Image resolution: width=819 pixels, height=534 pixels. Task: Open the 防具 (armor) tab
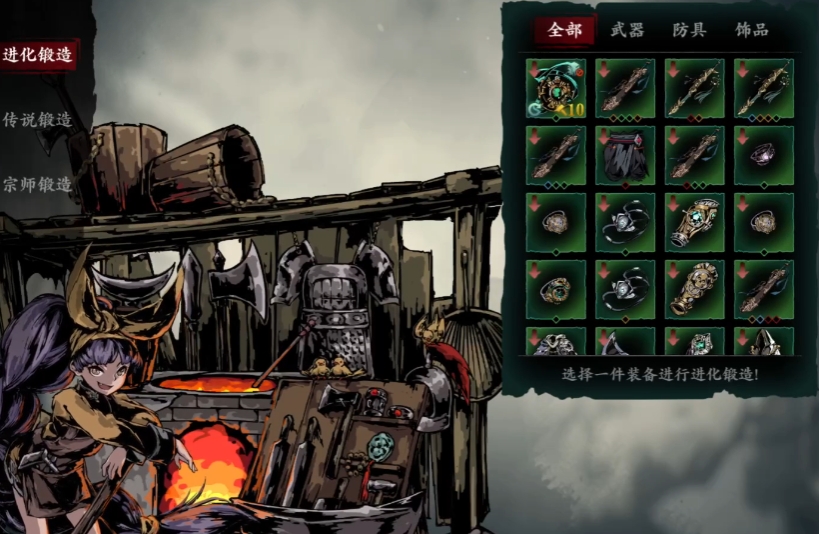click(x=689, y=30)
